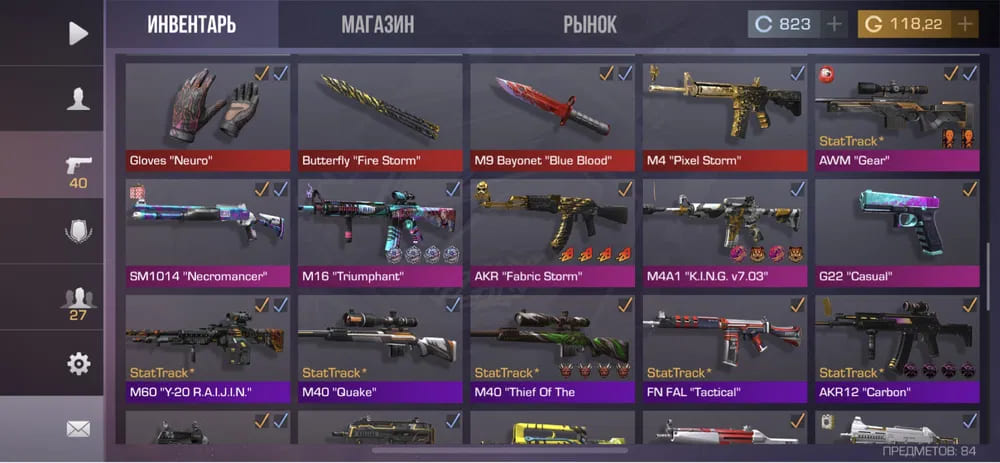The height and width of the screenshot is (463, 1000).
Task: Add gold with the plus button
Action: pos(965,24)
